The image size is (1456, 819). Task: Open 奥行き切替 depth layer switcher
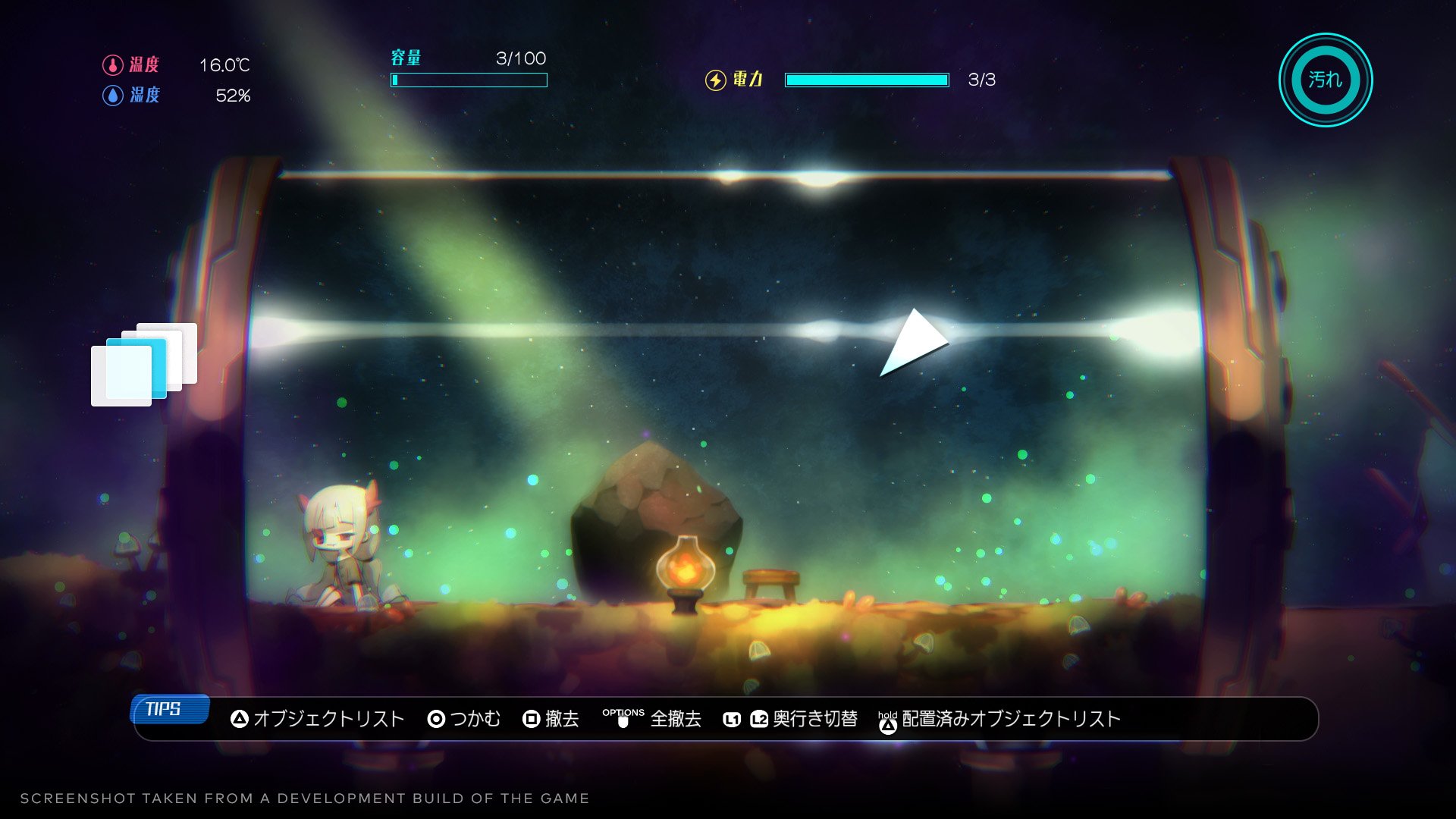pos(815,720)
